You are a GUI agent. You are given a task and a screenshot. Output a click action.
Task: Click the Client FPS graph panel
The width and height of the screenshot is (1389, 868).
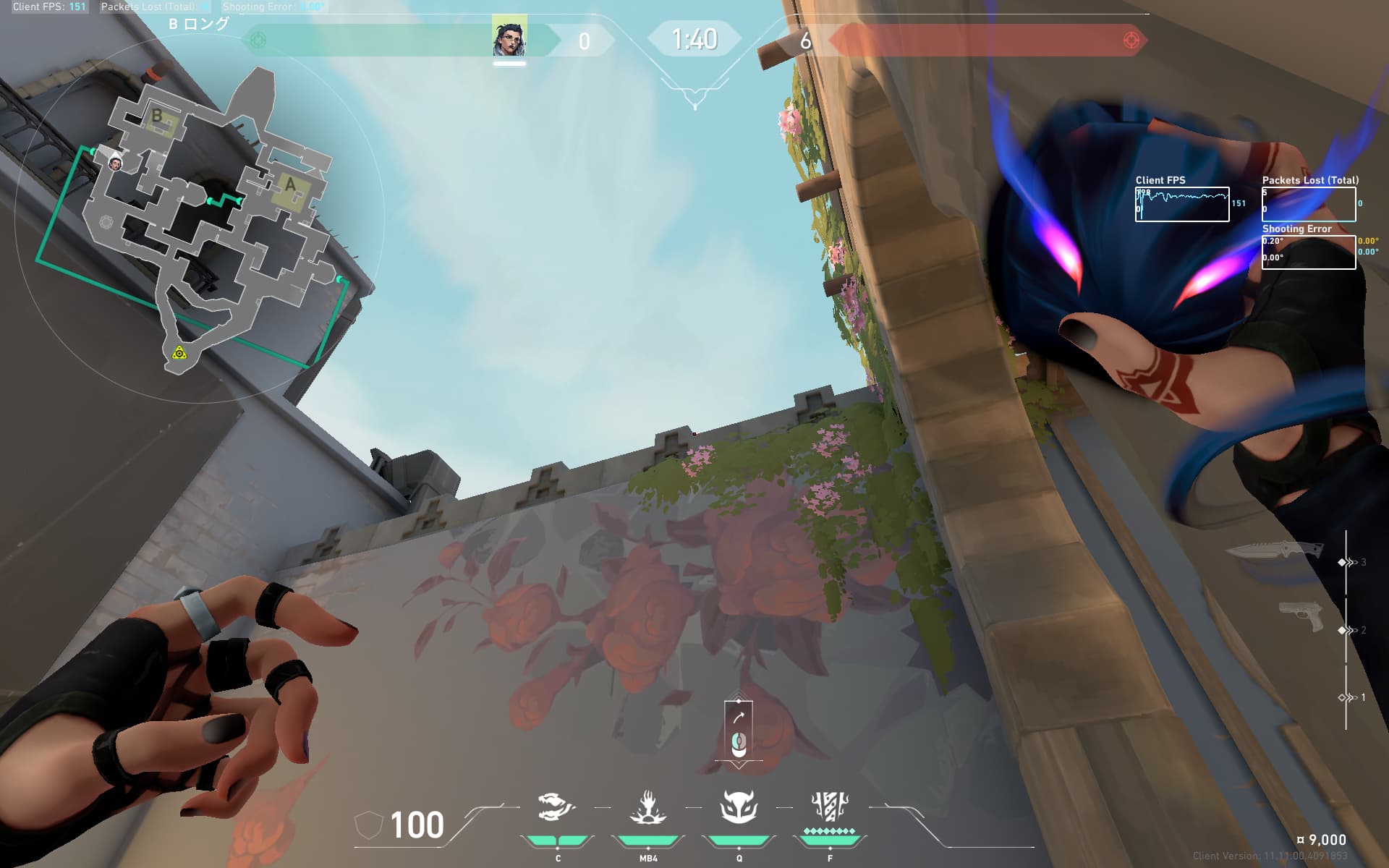point(1182,205)
